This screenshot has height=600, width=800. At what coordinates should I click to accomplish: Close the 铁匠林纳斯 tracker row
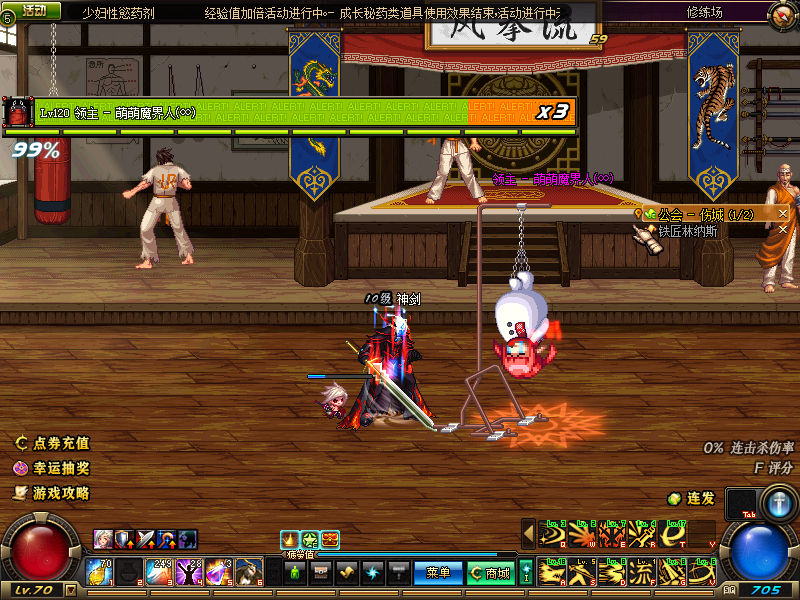tap(783, 231)
